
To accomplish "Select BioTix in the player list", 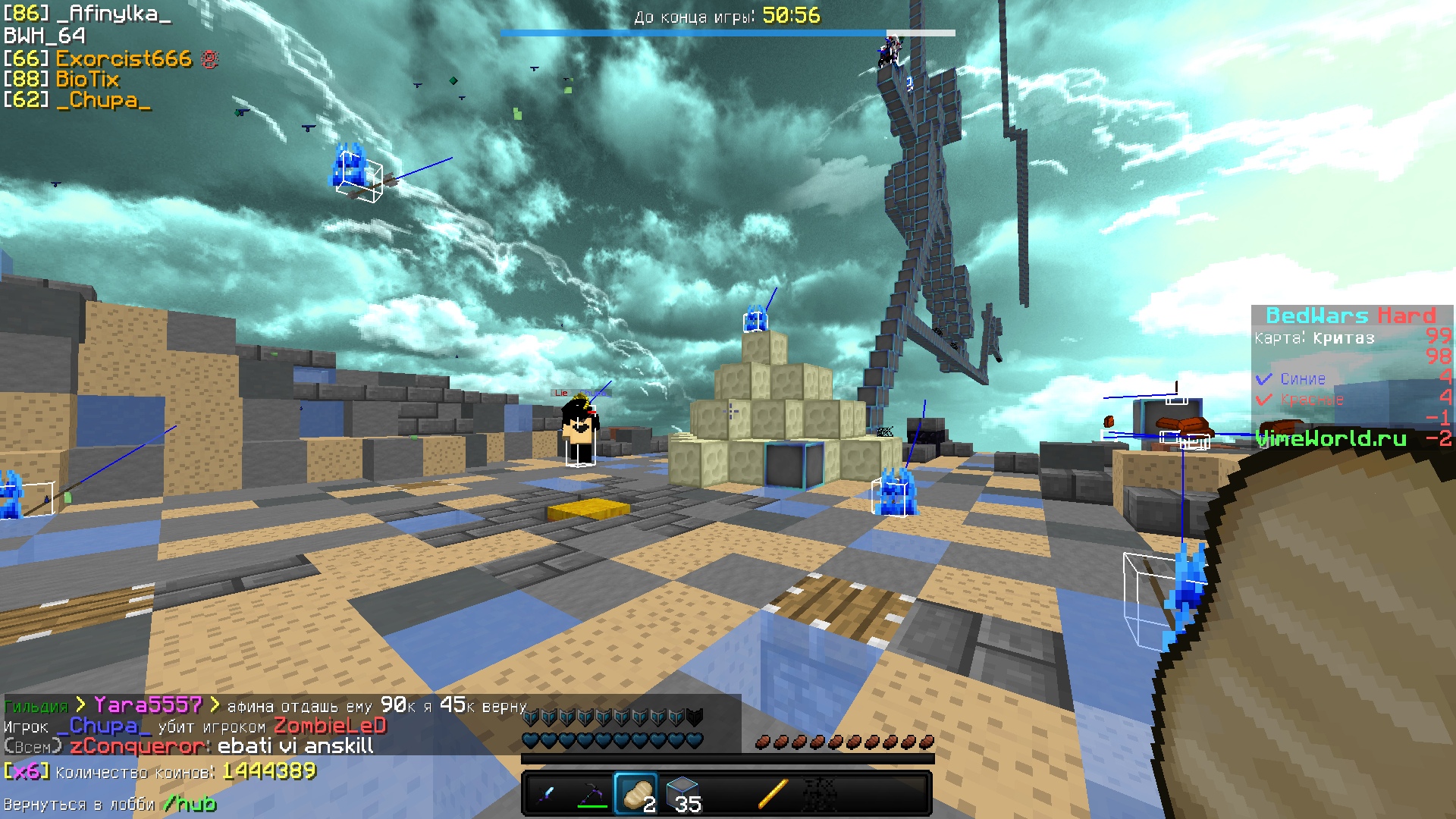I will coord(87,80).
